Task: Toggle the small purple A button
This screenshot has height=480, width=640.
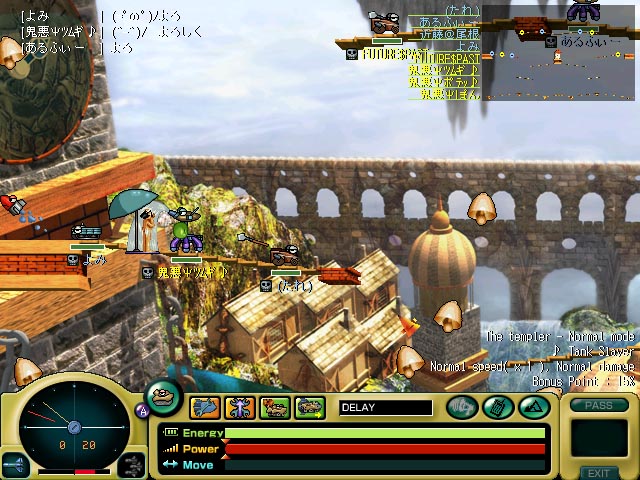Action: click(x=141, y=409)
